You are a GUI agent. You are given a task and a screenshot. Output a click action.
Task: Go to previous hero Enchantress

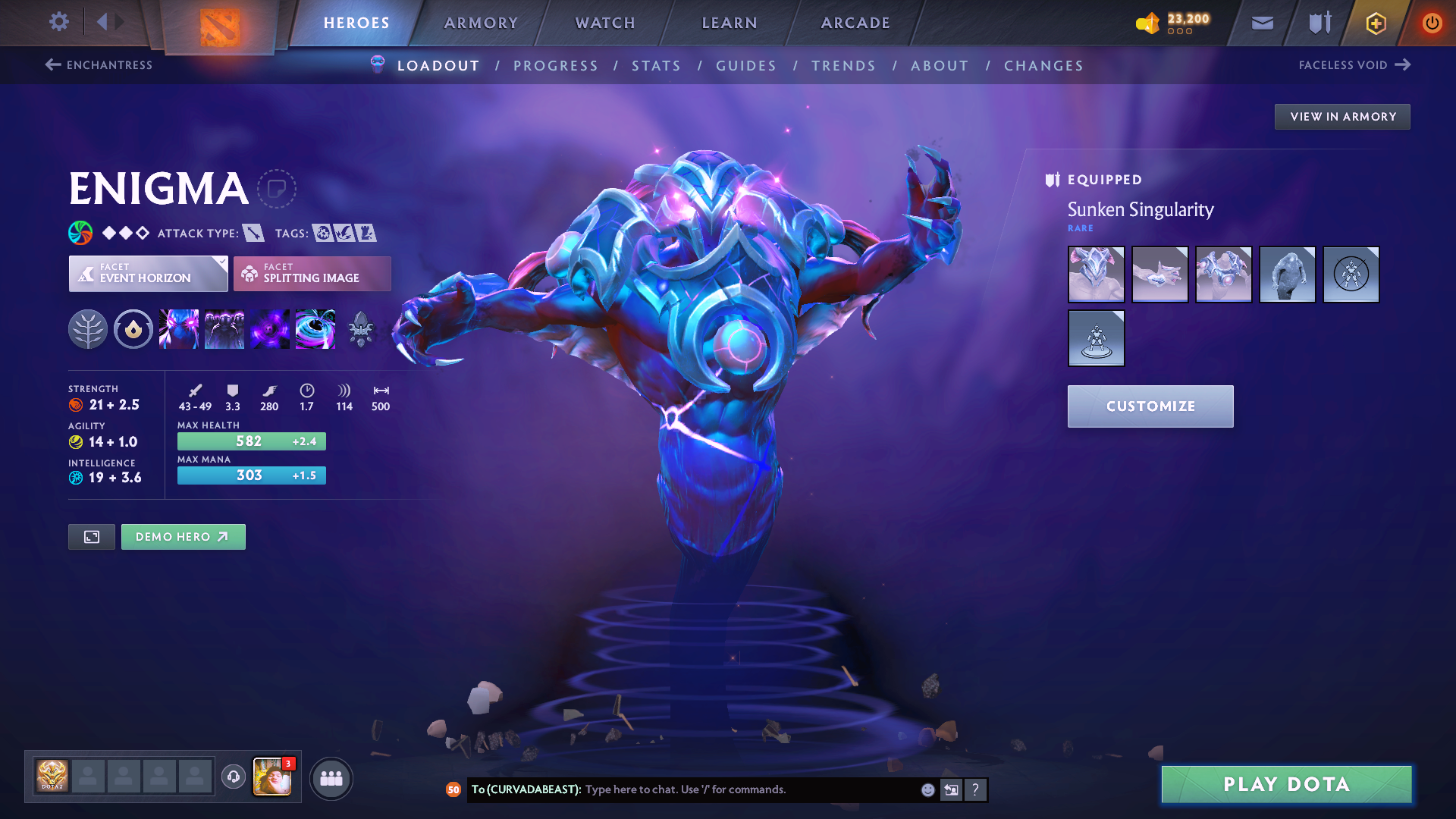tap(99, 65)
